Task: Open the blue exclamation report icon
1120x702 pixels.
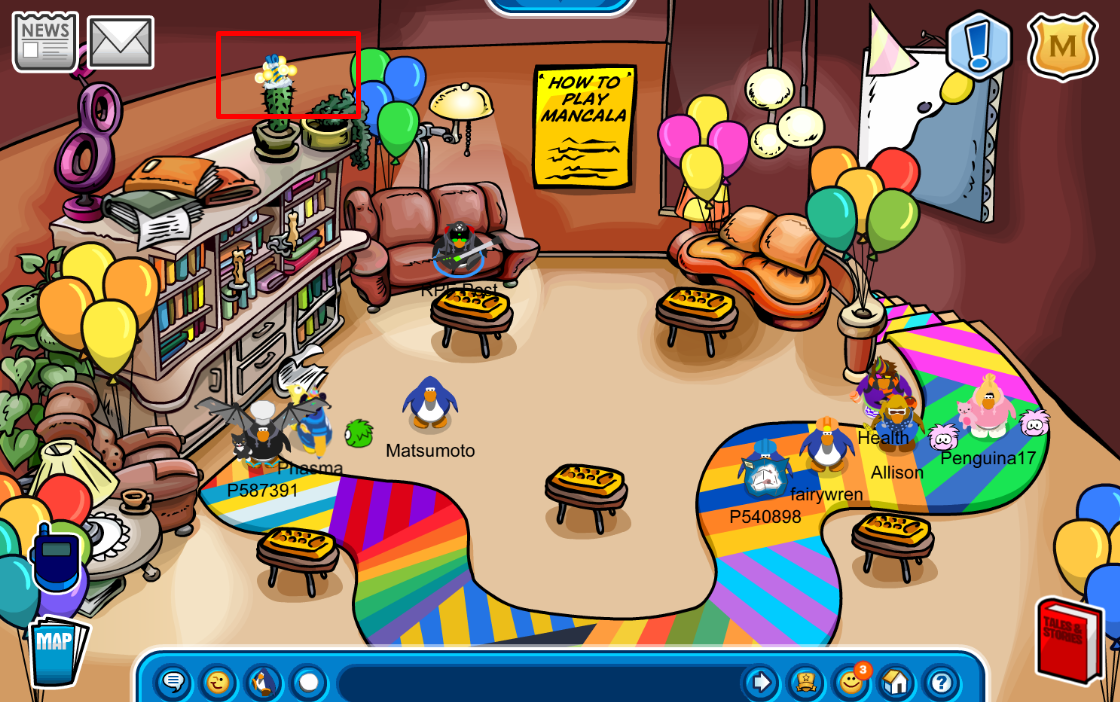Action: tap(979, 46)
